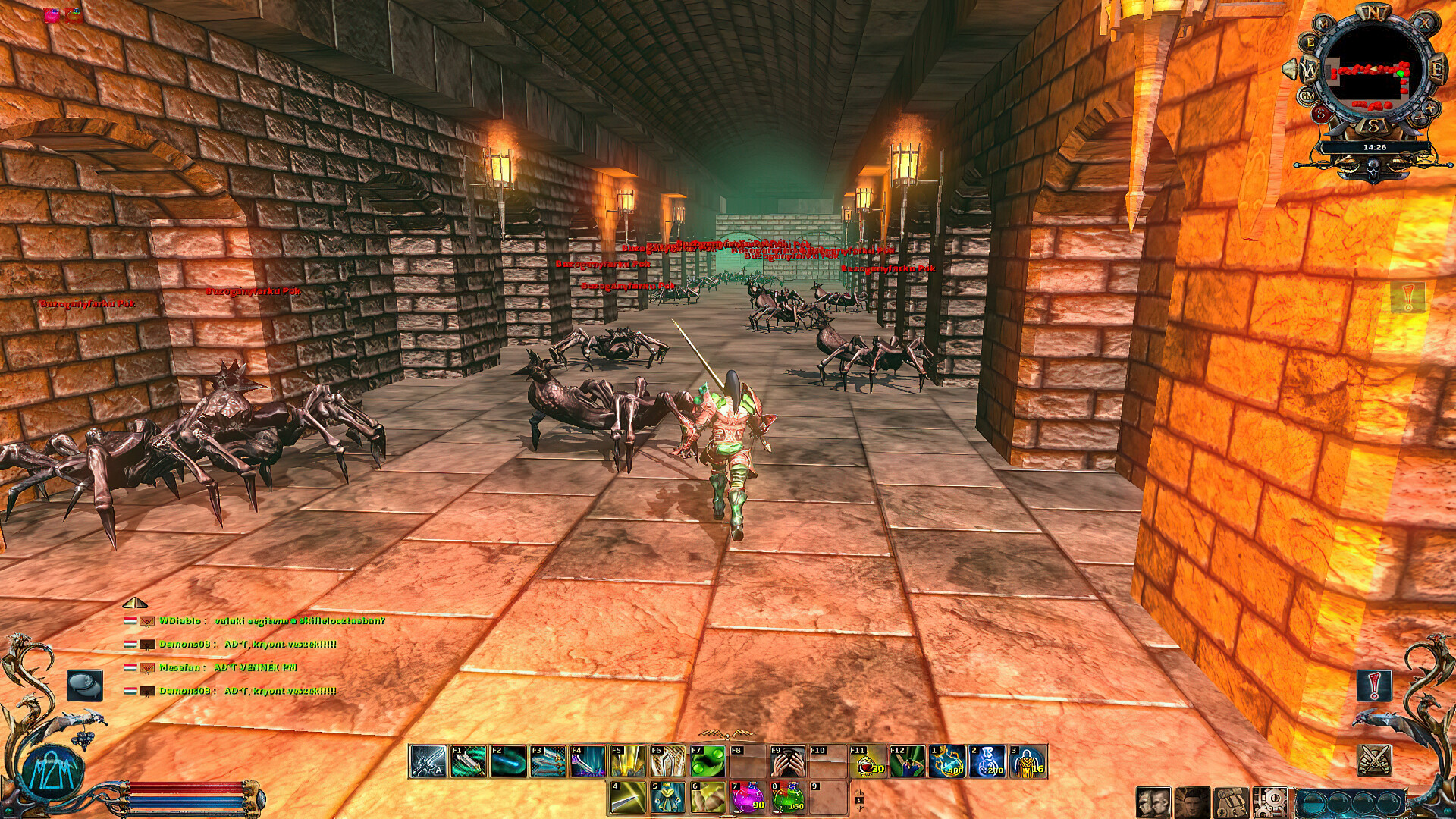Toggle the red S button on the minimap
The width and height of the screenshot is (1456, 819).
coord(1321,112)
